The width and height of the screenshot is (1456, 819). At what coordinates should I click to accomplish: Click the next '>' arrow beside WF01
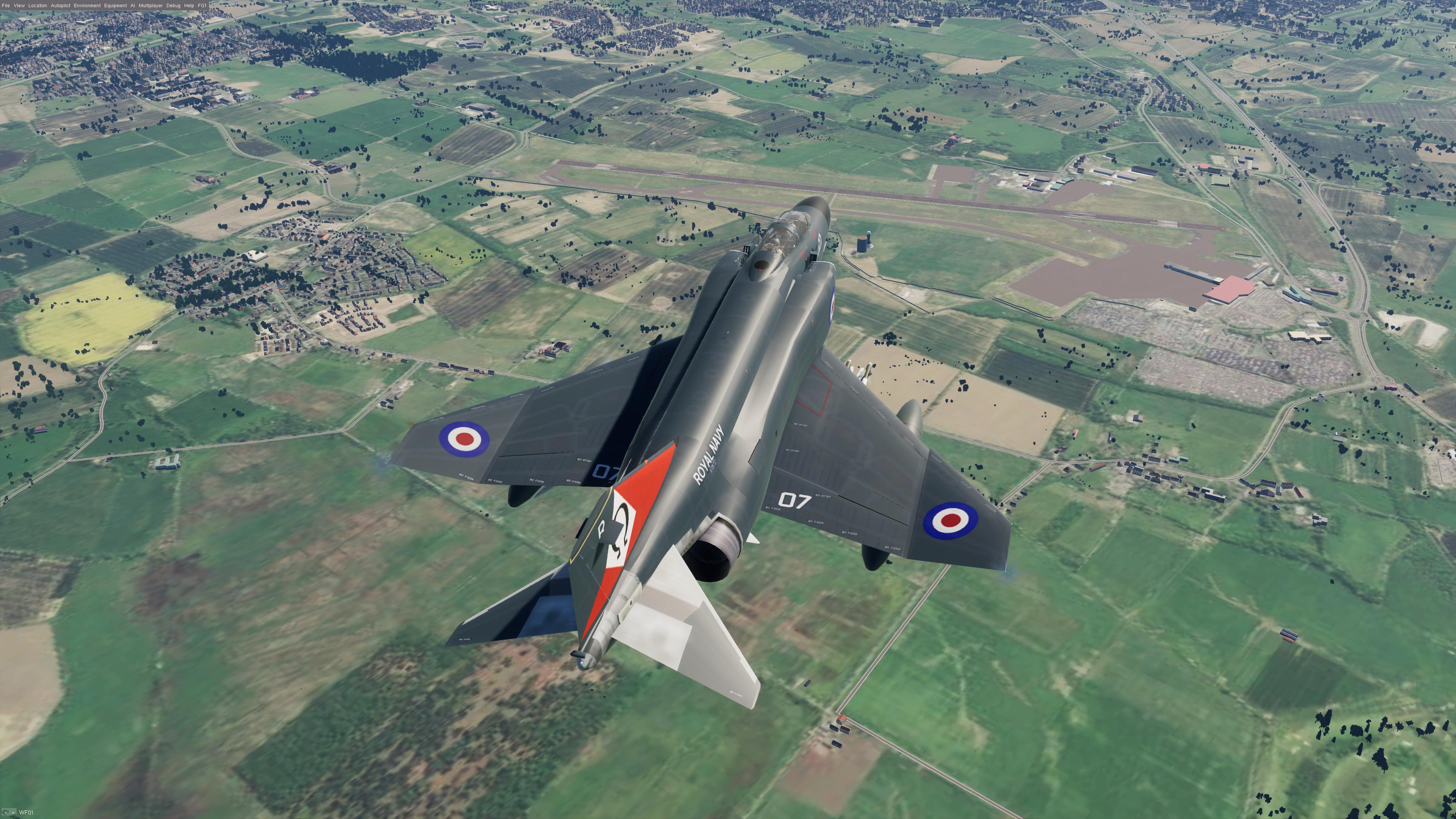(13, 813)
